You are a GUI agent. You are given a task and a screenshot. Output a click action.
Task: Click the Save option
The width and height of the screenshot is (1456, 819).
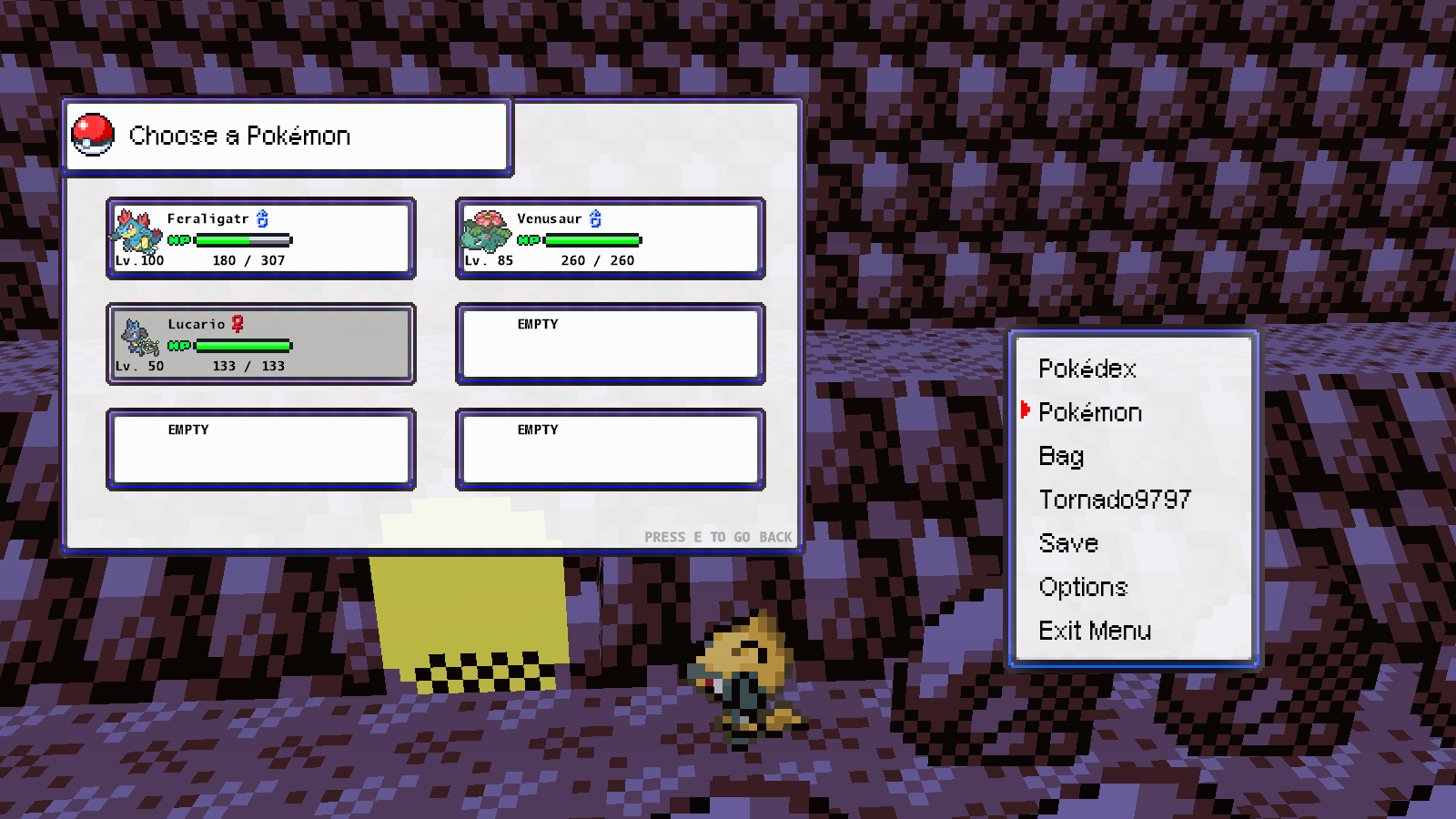(x=1069, y=542)
